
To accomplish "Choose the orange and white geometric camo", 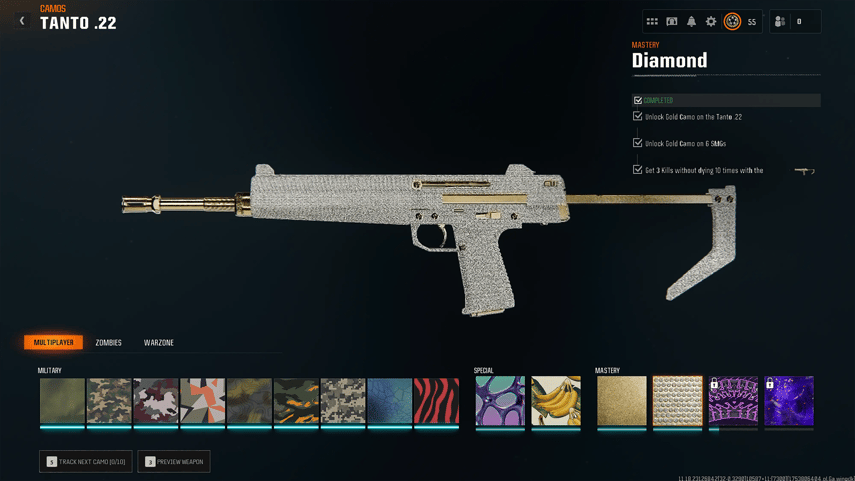I will 203,401.
